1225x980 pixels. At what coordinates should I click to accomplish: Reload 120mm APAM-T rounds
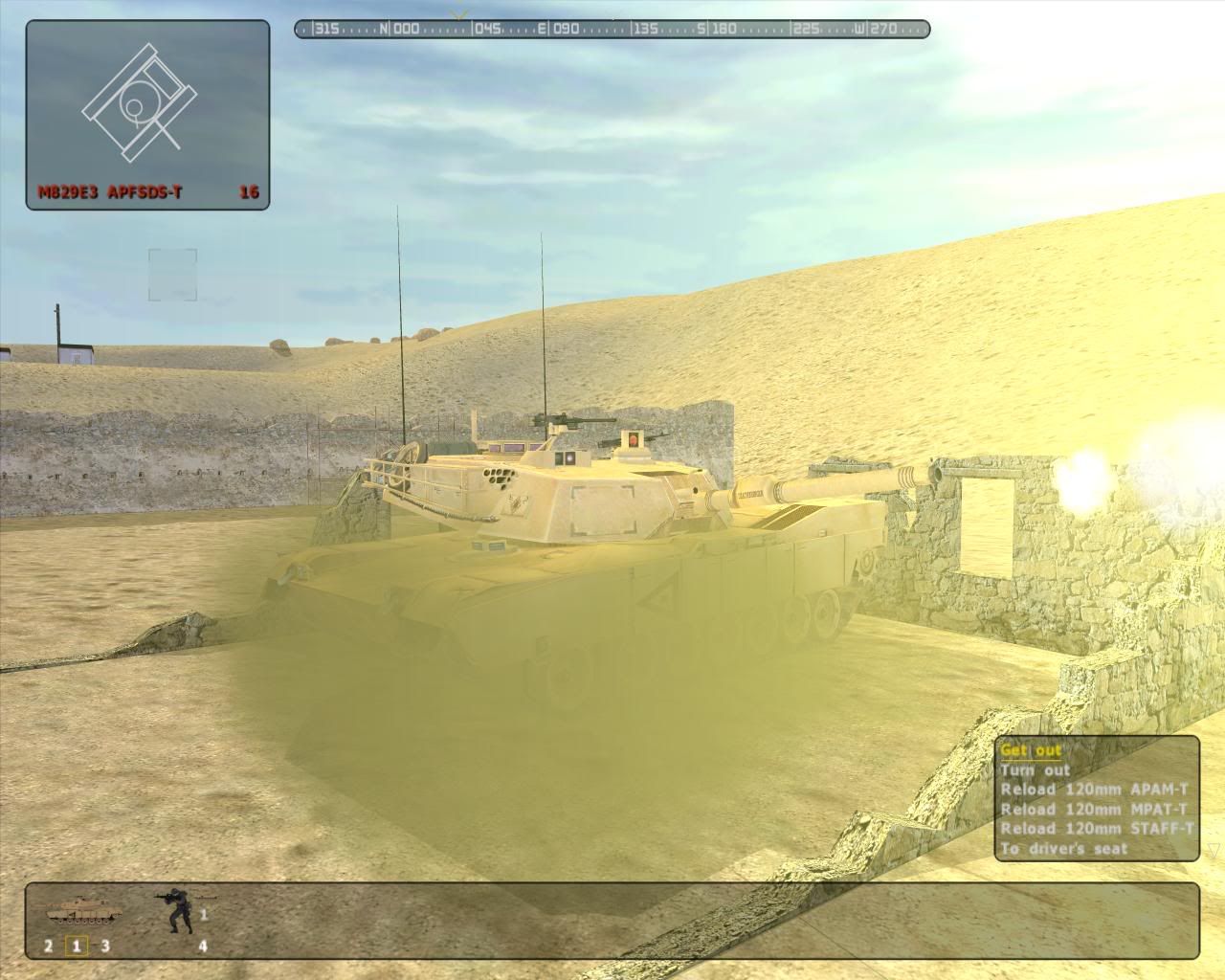pyautogui.click(x=1094, y=790)
